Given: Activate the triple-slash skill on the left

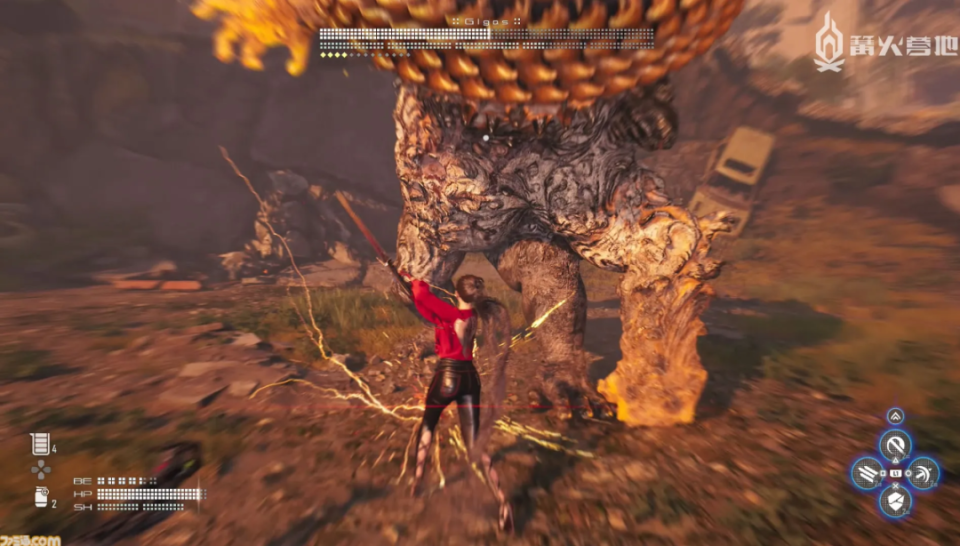Looking at the screenshot, I should pyautogui.click(x=866, y=473).
